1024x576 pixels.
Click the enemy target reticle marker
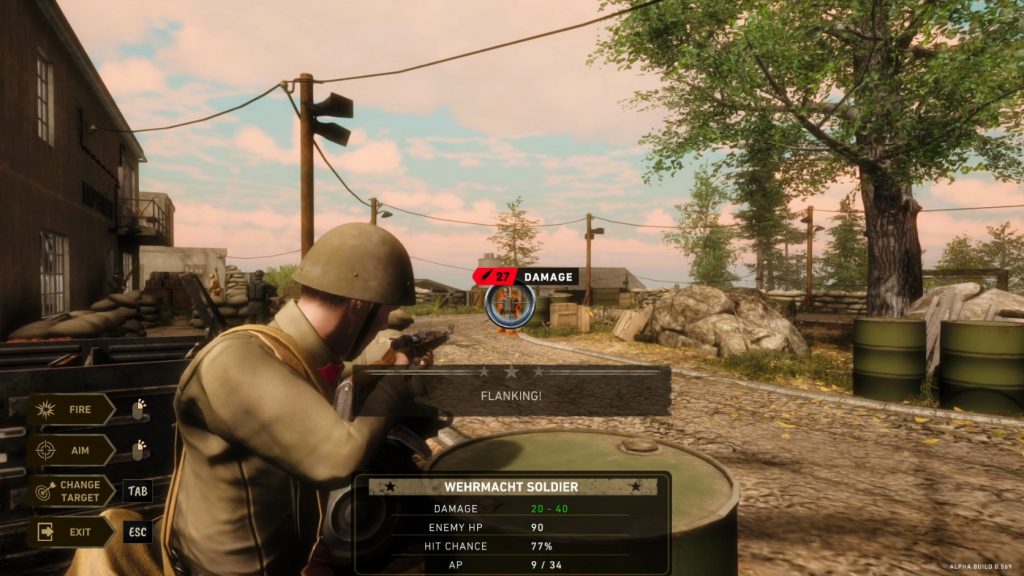(x=510, y=304)
